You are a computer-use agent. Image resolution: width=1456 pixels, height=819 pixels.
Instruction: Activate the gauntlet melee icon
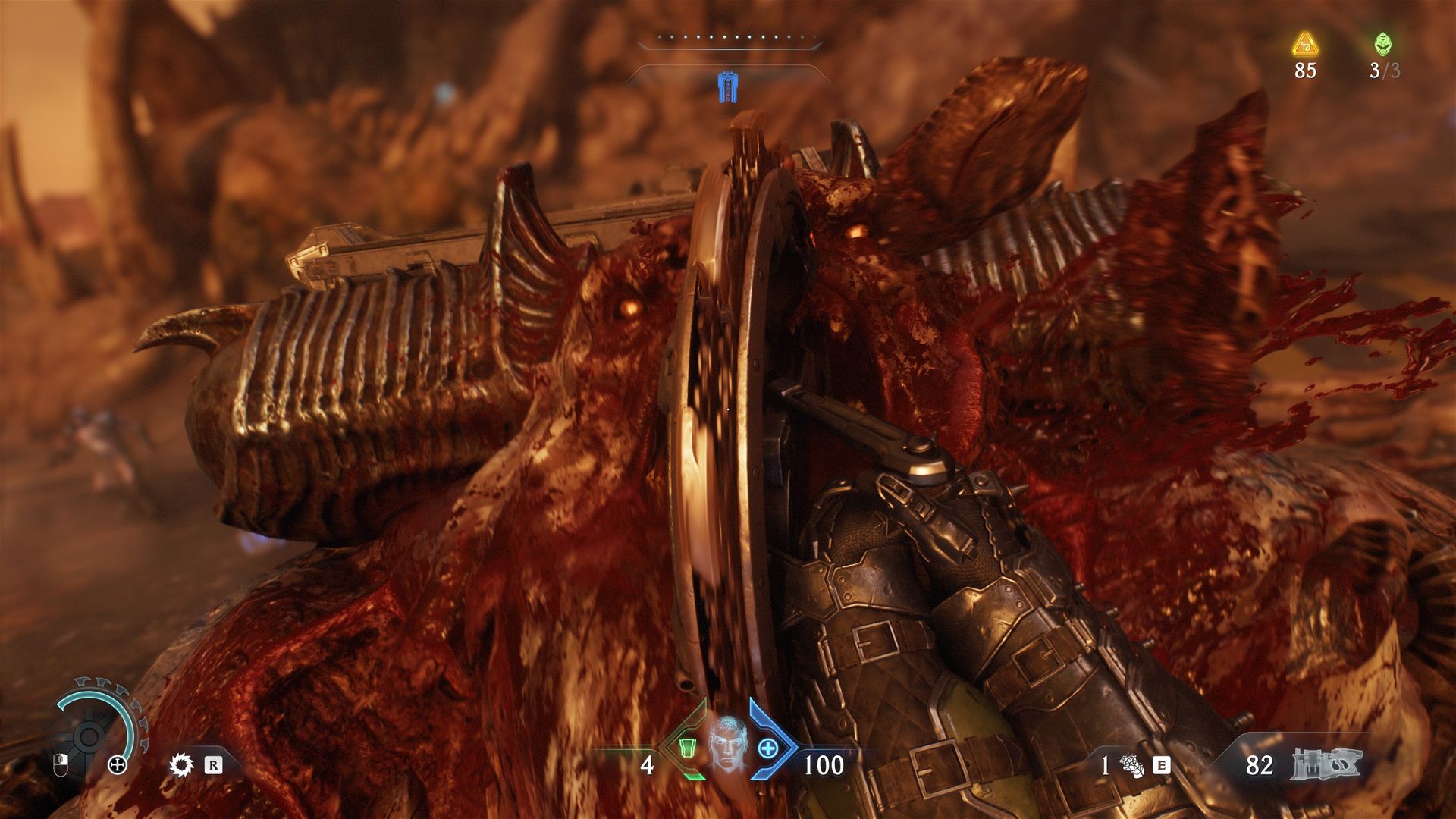pos(1131,766)
